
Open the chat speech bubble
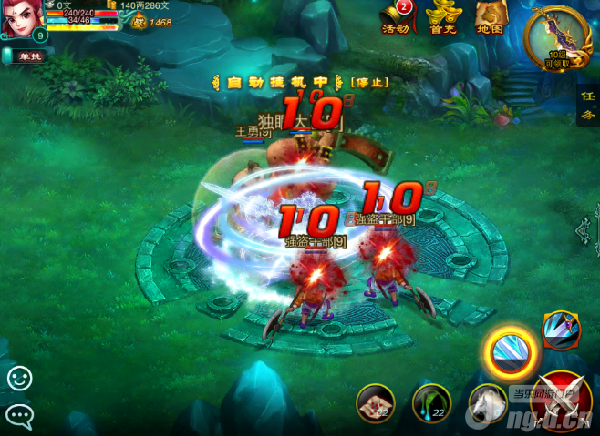(x=19, y=413)
